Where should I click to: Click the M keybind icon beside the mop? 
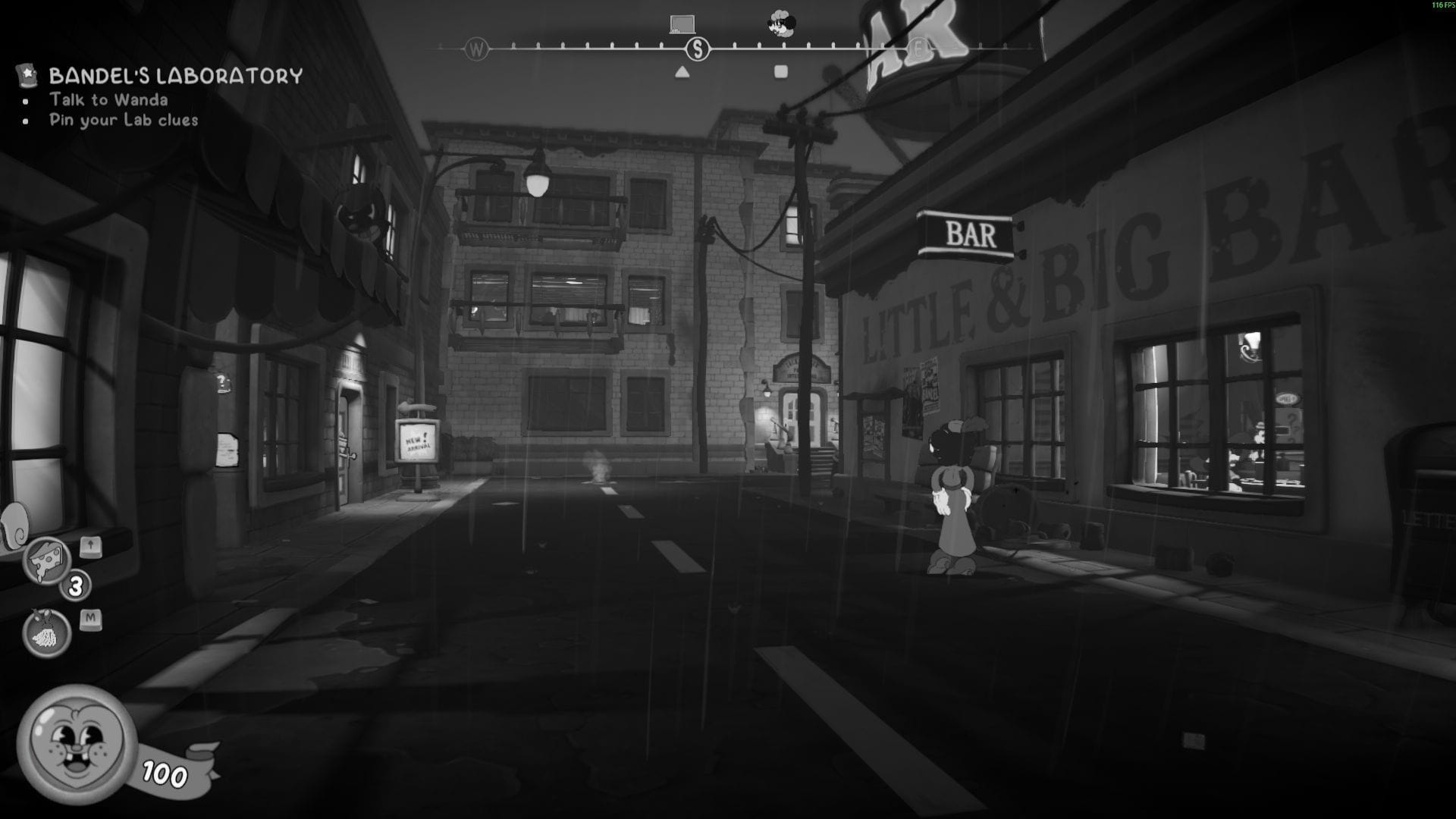point(90,620)
